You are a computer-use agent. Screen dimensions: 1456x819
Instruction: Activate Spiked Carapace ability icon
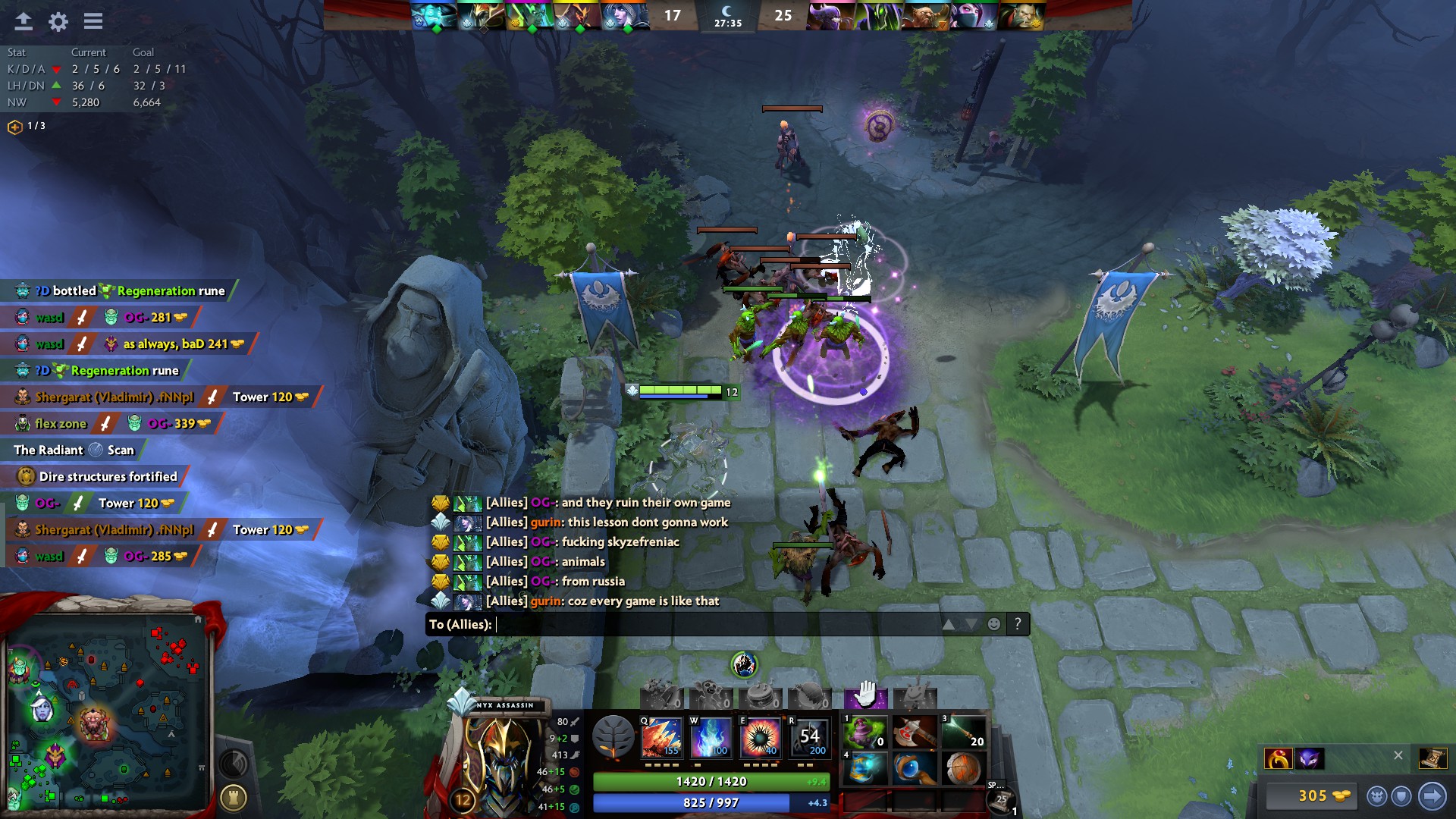[x=758, y=738]
